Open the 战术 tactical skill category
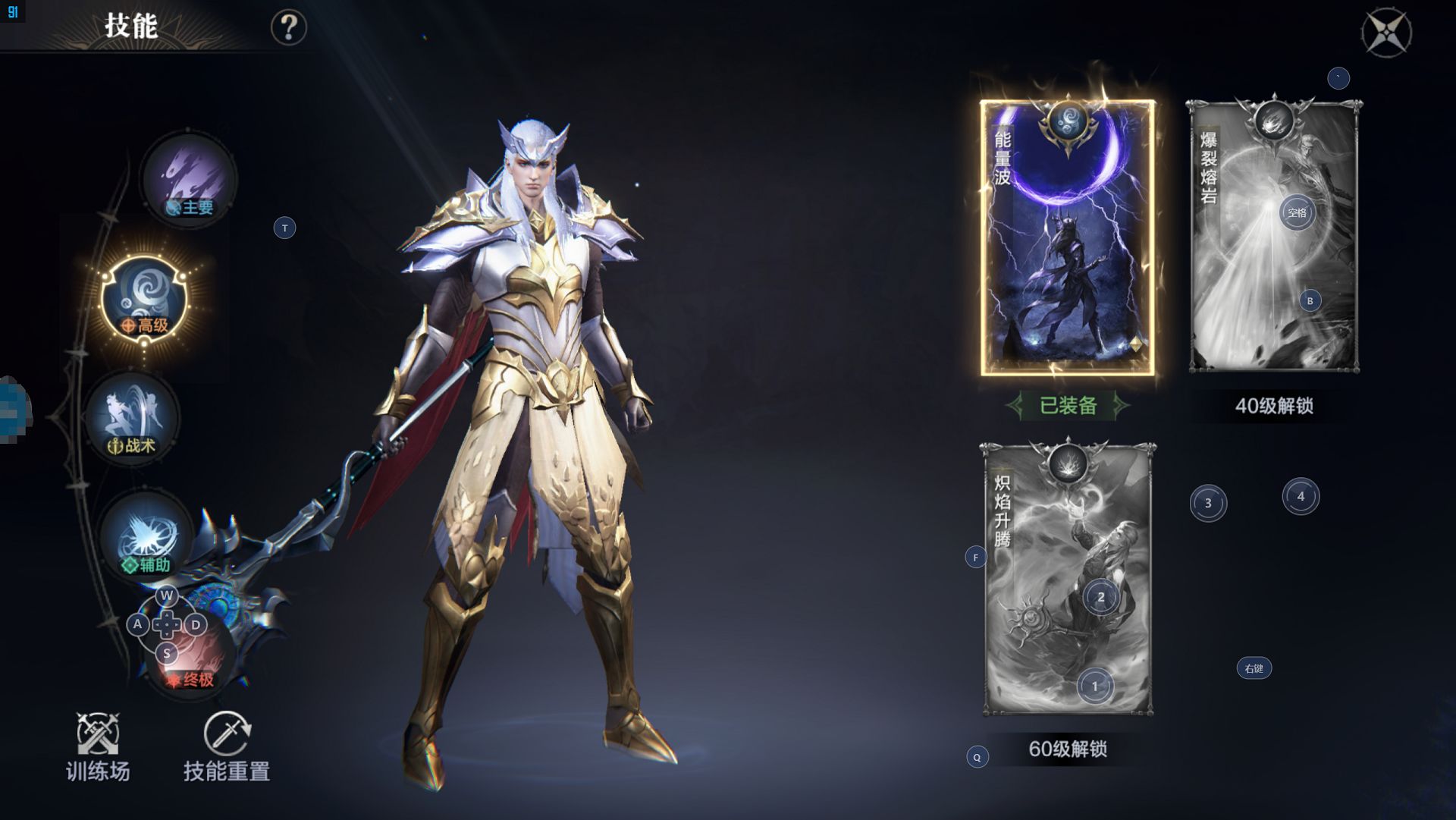The width and height of the screenshot is (1456, 820). coord(132,418)
